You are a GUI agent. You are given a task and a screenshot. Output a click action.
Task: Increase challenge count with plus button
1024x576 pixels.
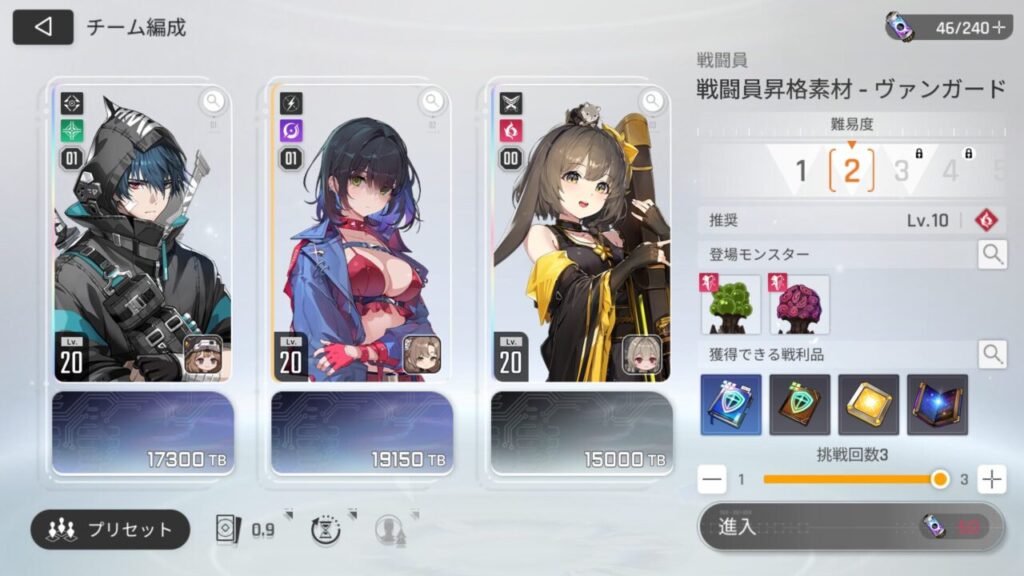click(991, 480)
